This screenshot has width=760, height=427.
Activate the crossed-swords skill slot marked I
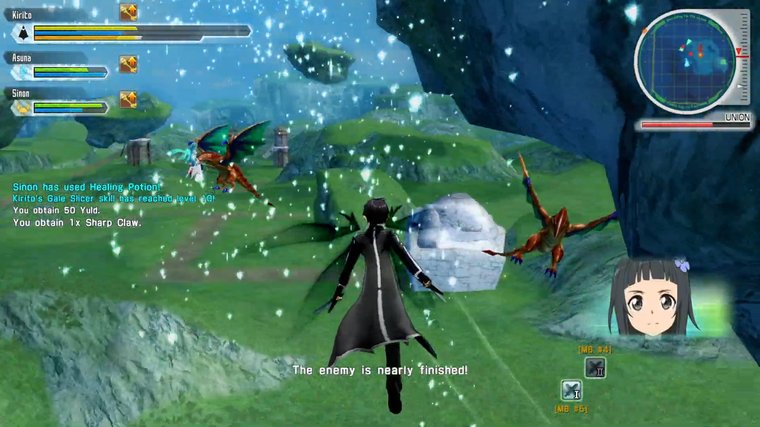pos(572,391)
